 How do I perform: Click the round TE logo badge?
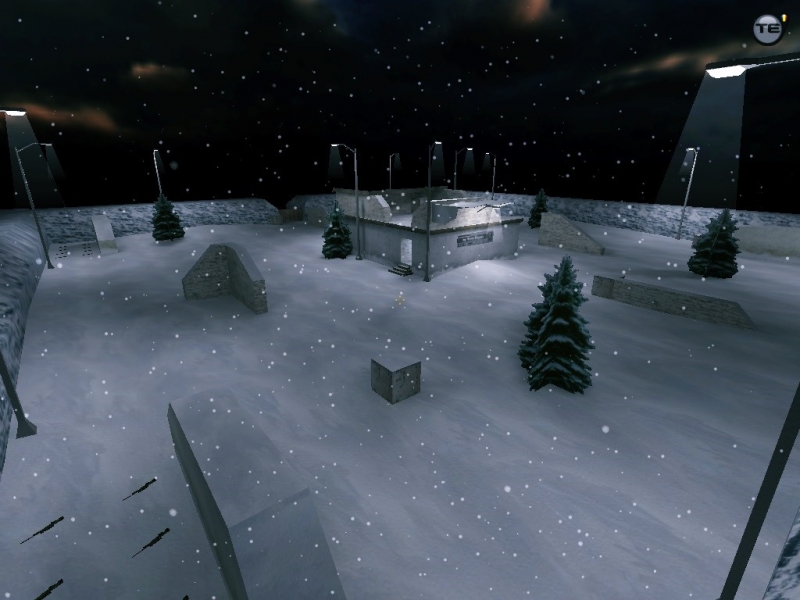coord(767,29)
